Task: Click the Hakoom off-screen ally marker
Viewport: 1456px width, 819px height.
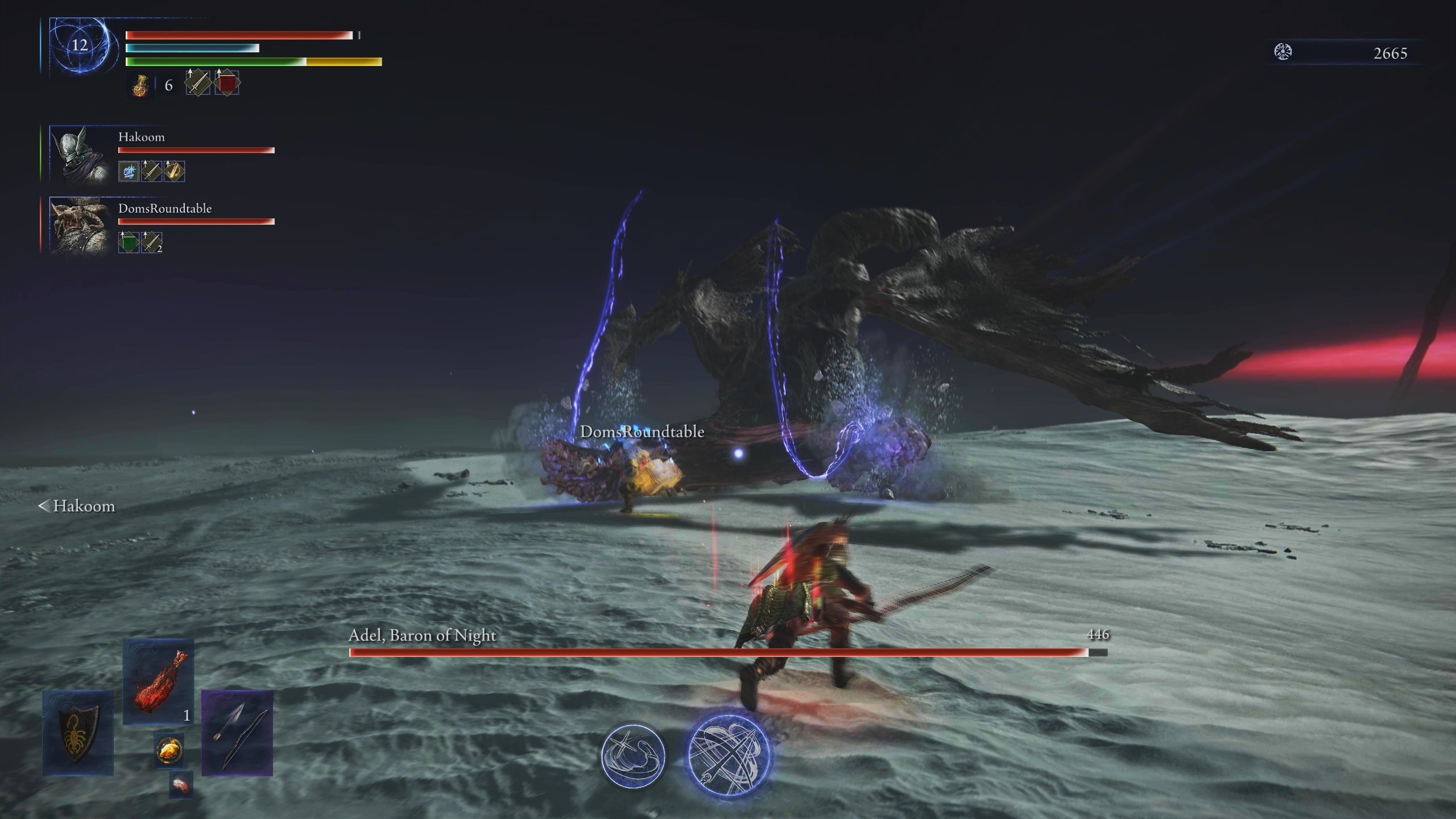Action: click(x=77, y=506)
